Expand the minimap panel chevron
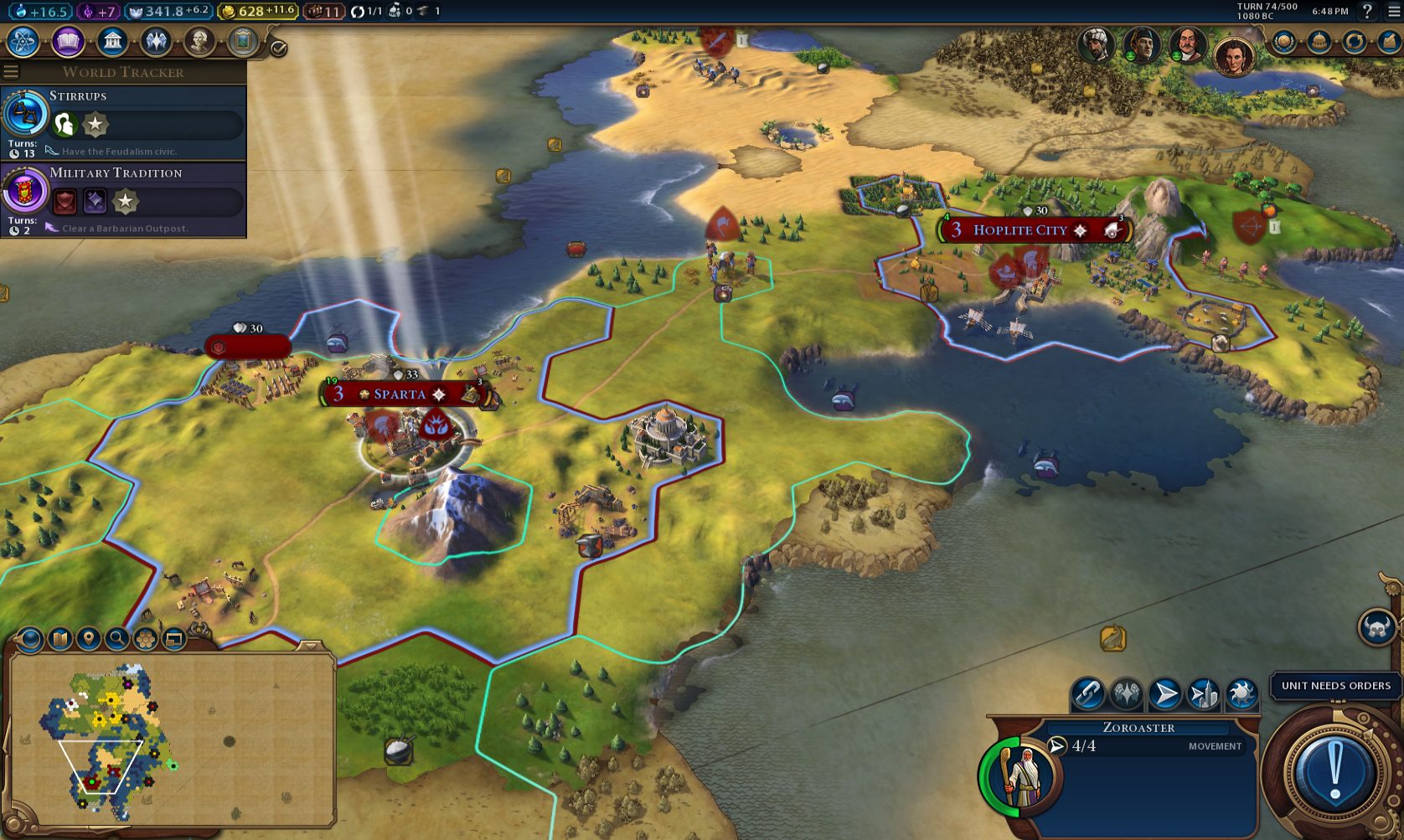The image size is (1404, 840). 309,647
